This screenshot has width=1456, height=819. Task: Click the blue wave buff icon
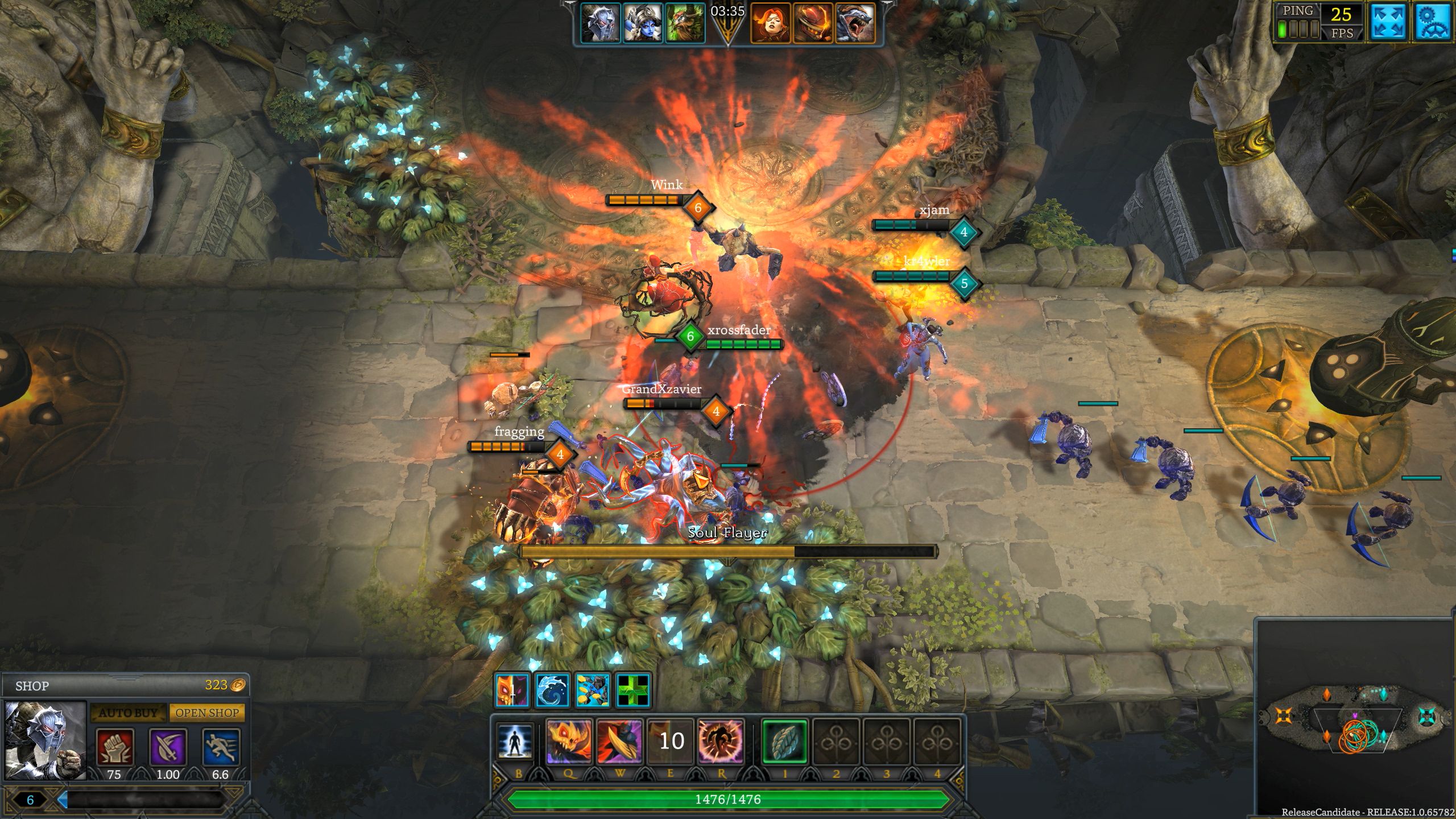point(552,690)
